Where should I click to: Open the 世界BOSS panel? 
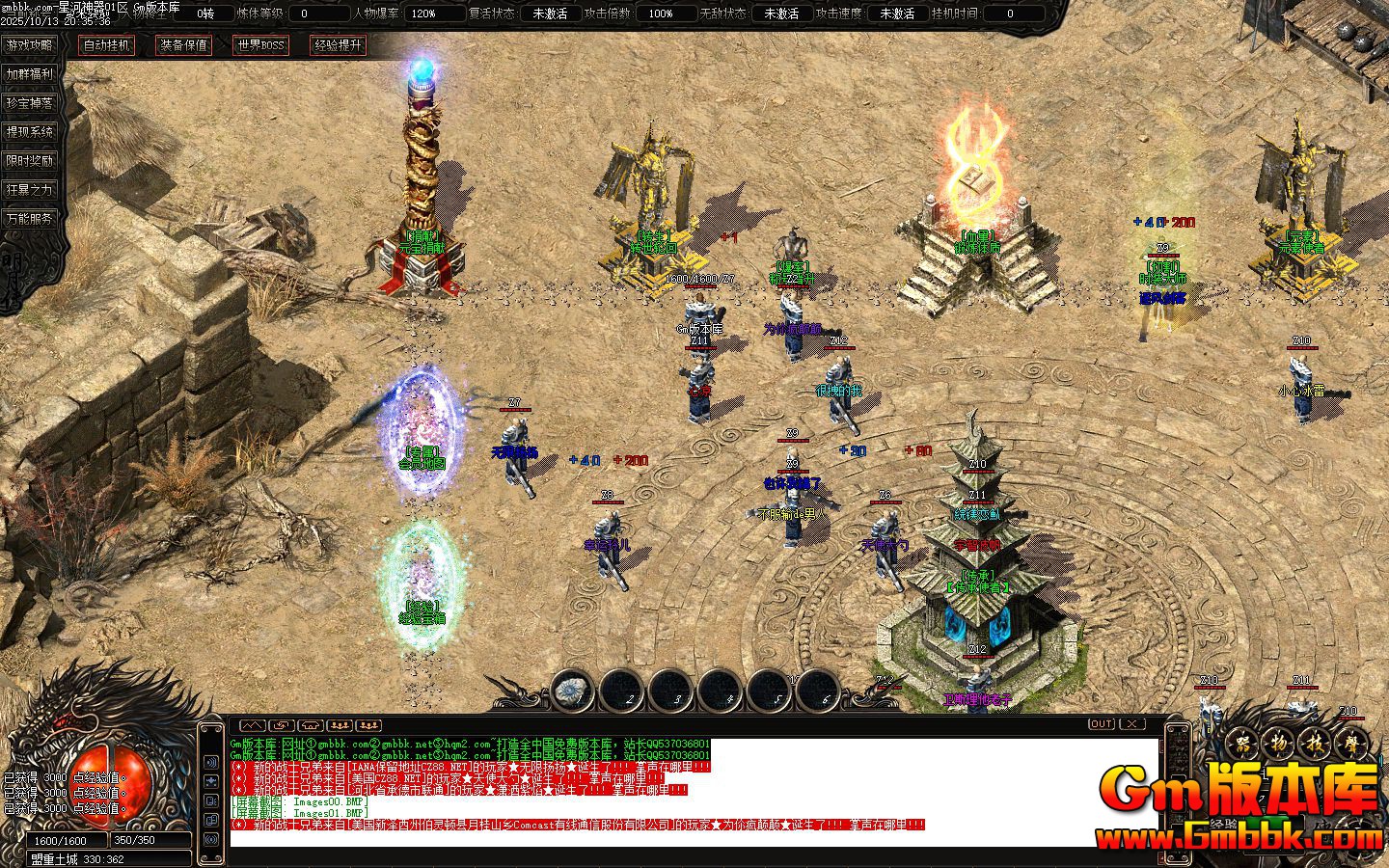coord(260,45)
